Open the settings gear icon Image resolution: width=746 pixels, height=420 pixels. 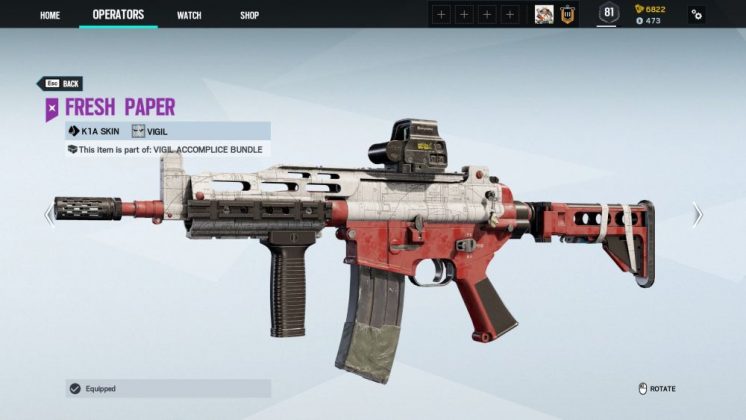click(696, 15)
